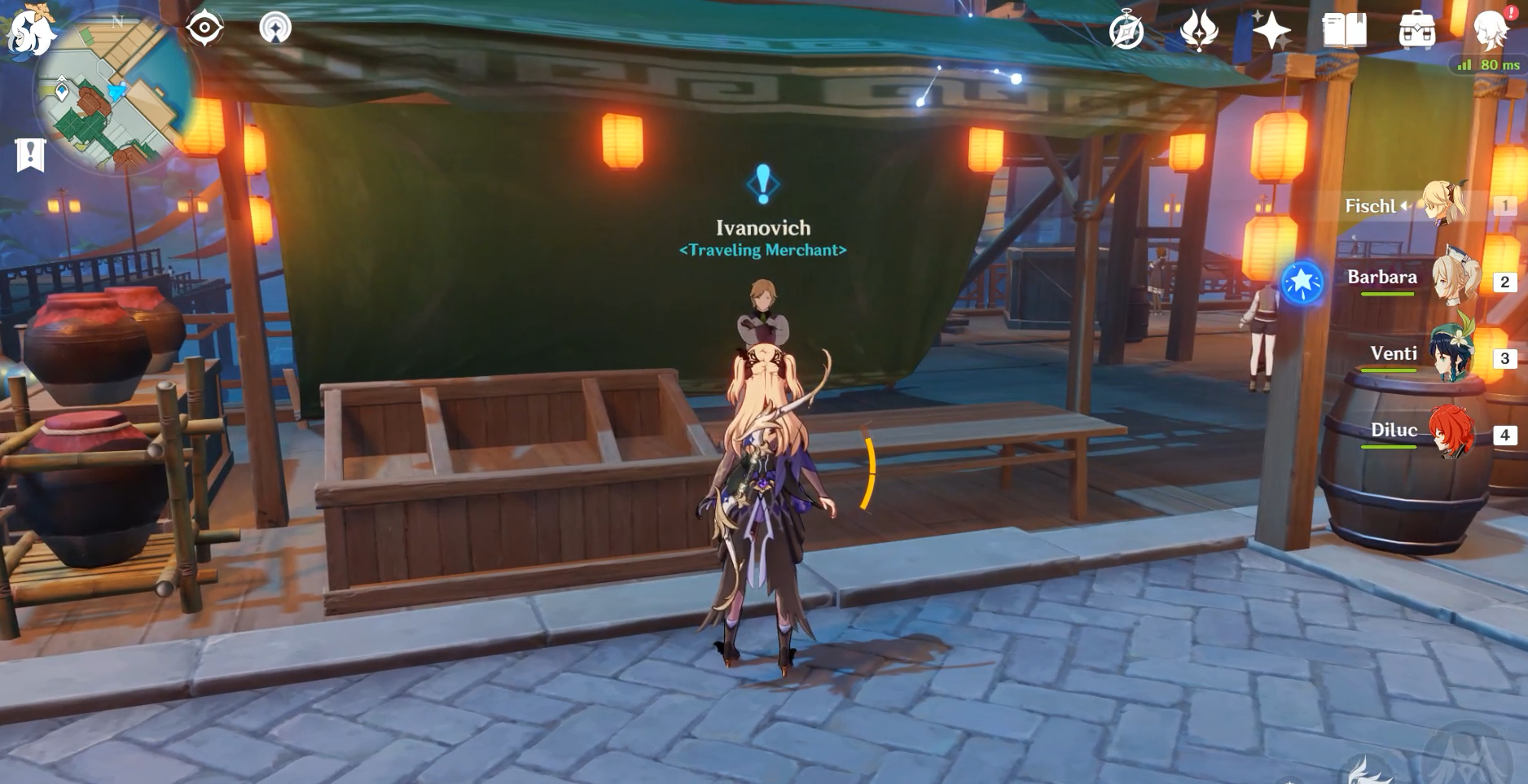Switch to Venti in the party
Viewport: 1528px width, 784px height.
[x=1452, y=357]
